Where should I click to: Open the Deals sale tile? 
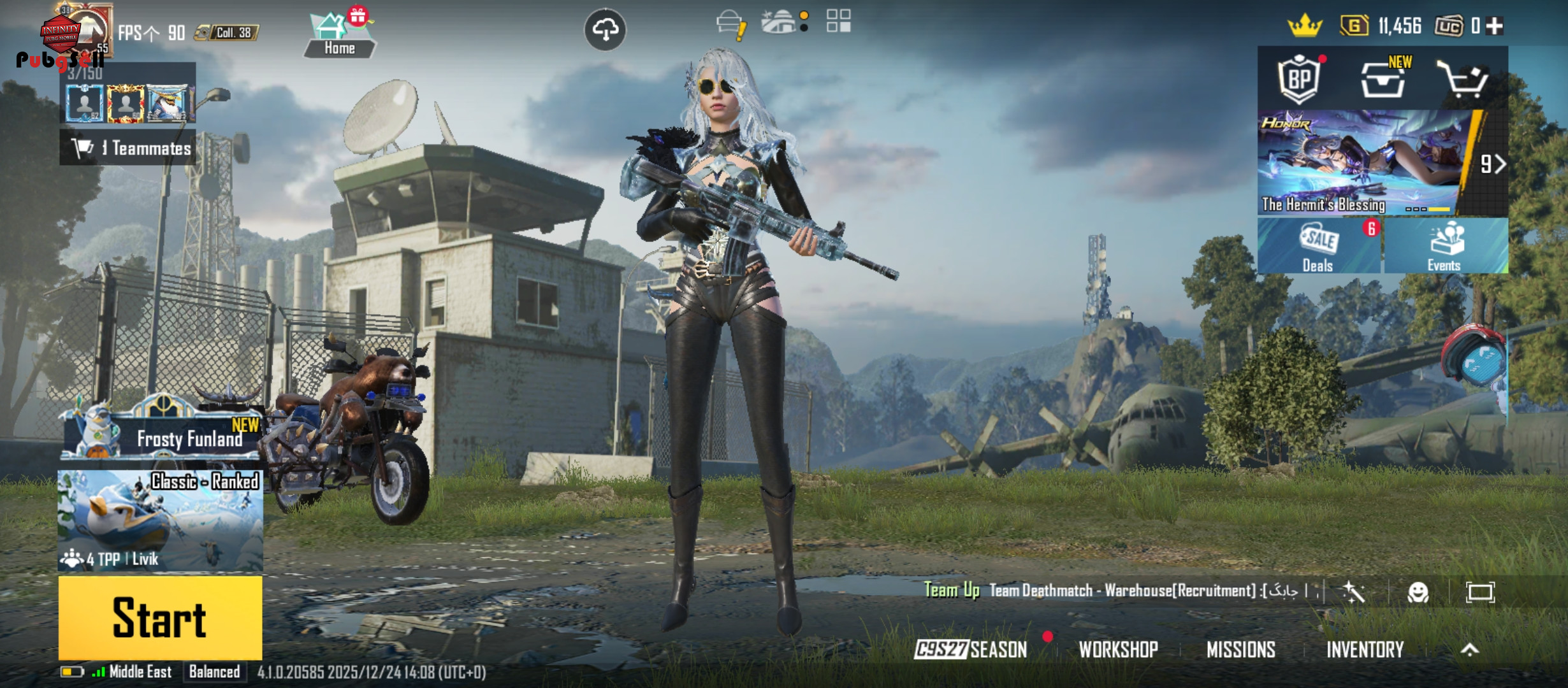pos(1318,247)
